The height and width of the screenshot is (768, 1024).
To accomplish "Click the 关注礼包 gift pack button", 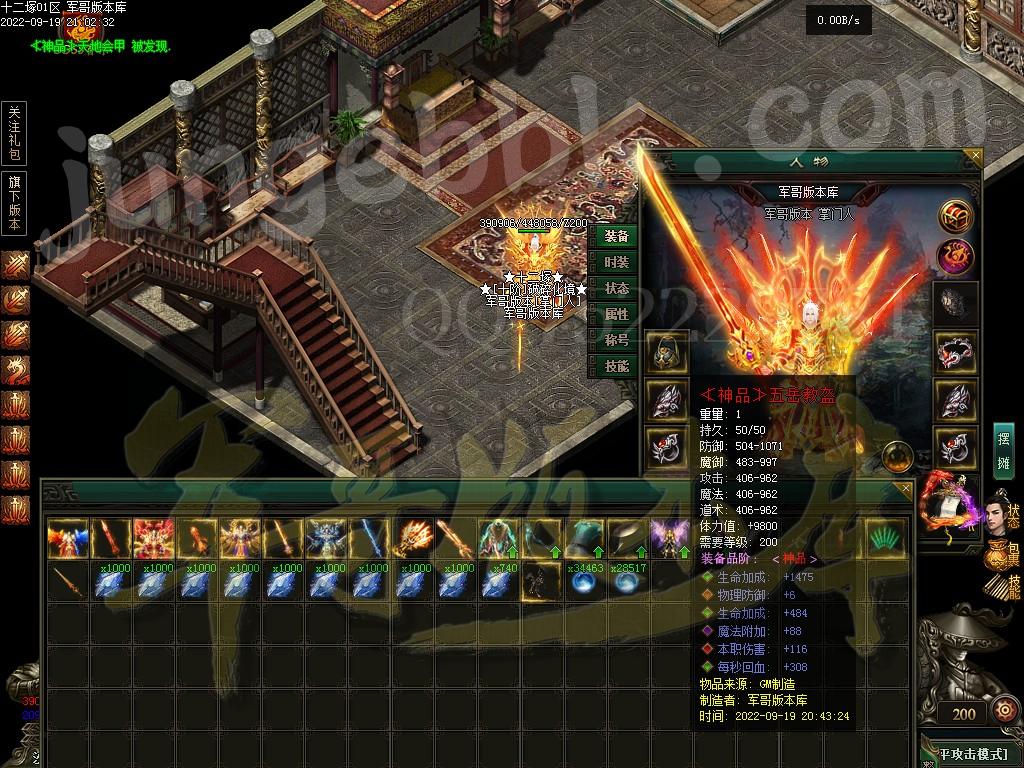I will [14, 133].
